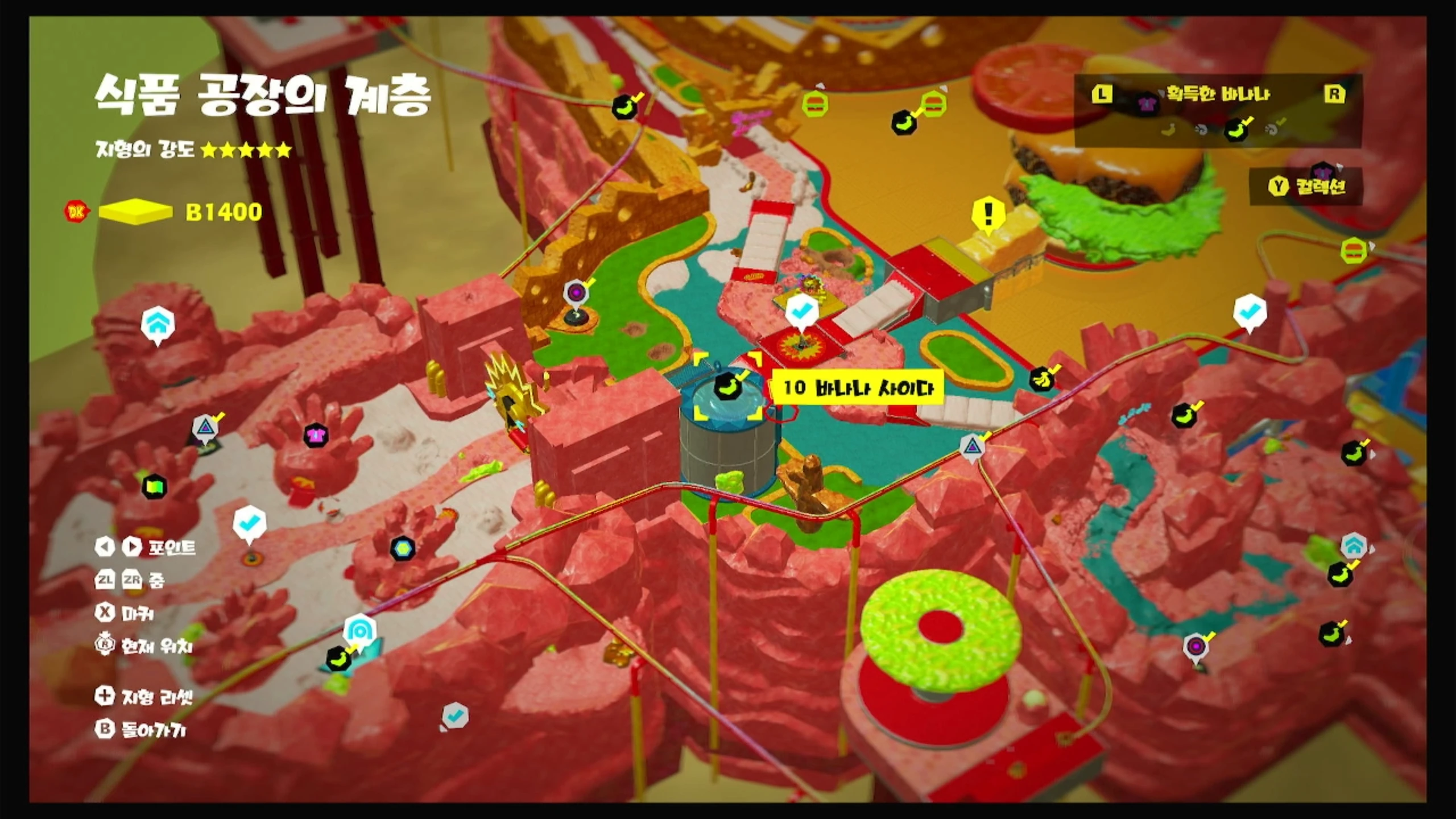Image resolution: width=1456 pixels, height=819 pixels.
Task: Click the left arrow next to 포인트
Action: point(105,547)
